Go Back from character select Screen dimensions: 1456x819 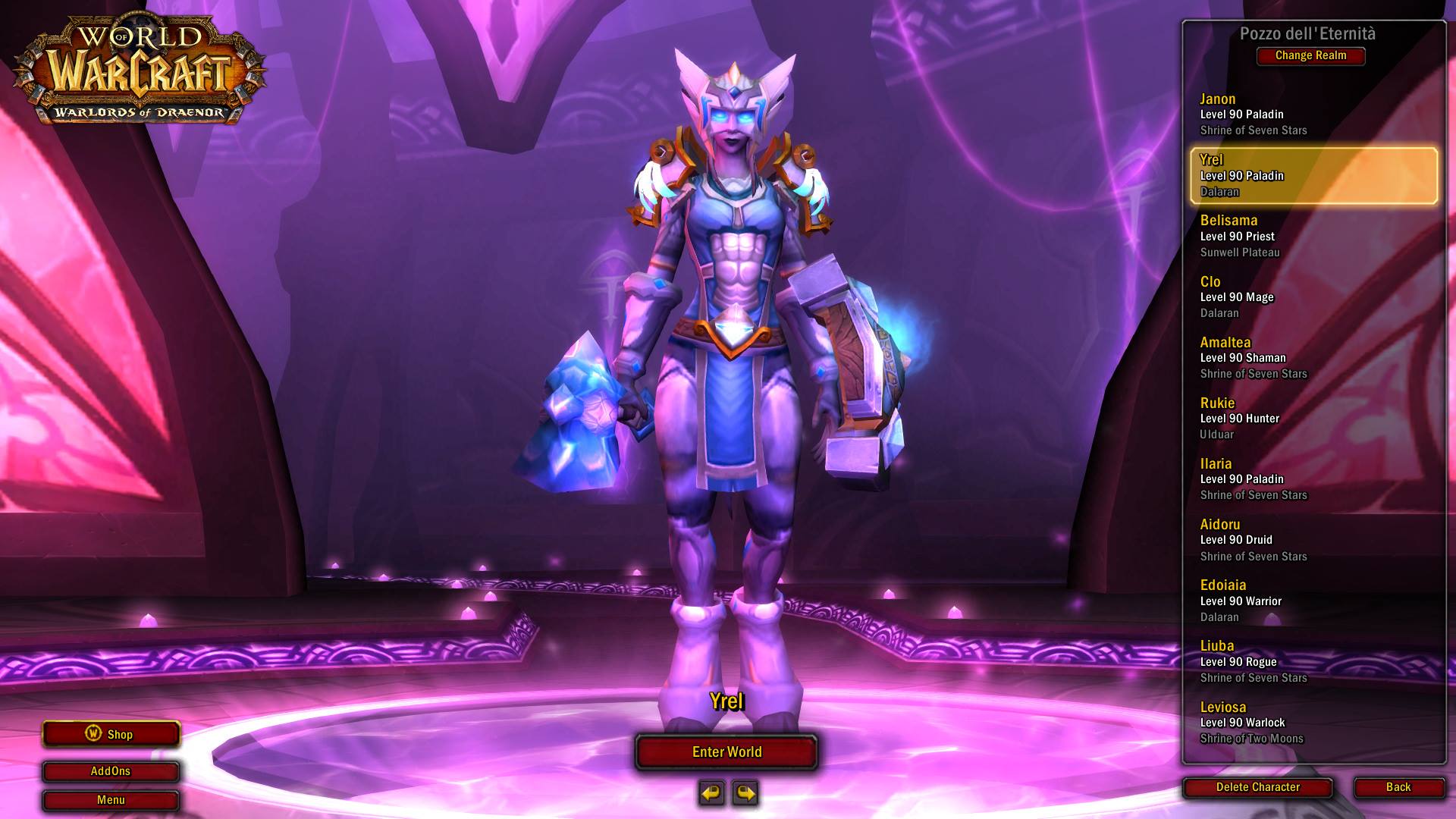pyautogui.click(x=1398, y=787)
